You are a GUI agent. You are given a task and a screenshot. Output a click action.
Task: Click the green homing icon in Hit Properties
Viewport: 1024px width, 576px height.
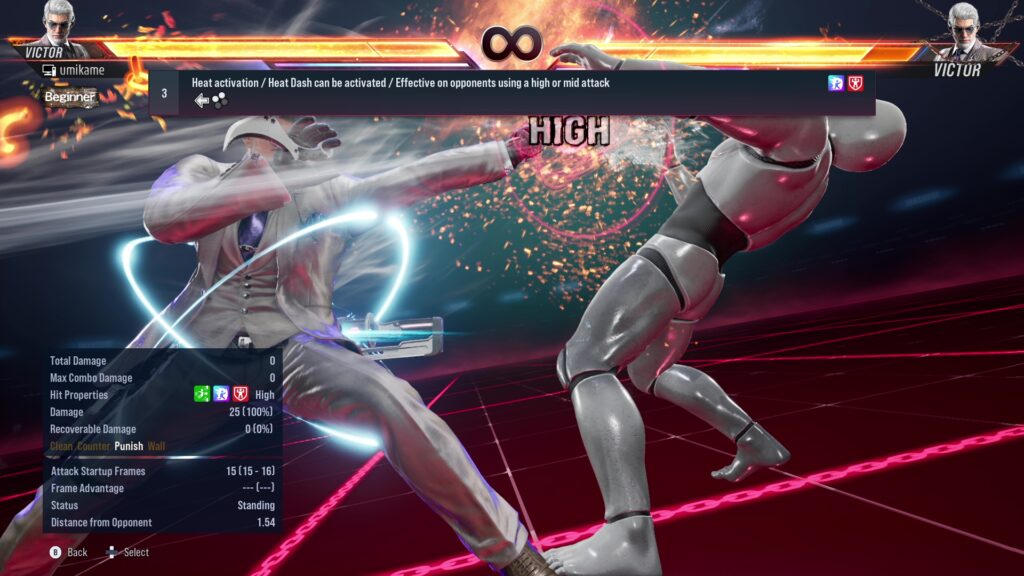202,395
